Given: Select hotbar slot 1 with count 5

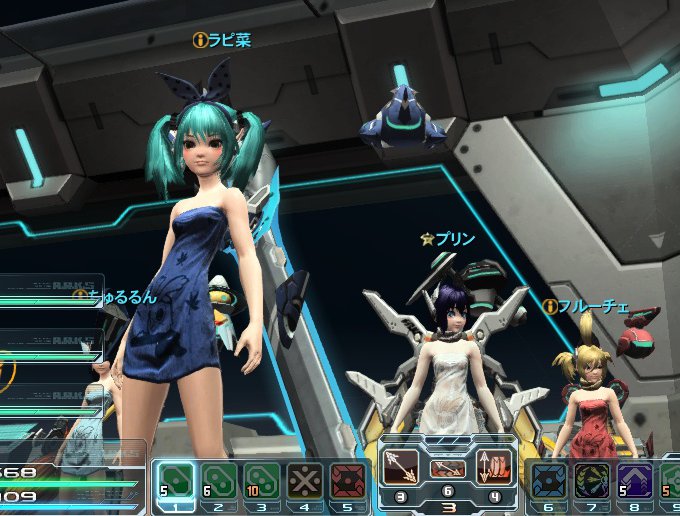Looking at the screenshot, I should tap(177, 479).
